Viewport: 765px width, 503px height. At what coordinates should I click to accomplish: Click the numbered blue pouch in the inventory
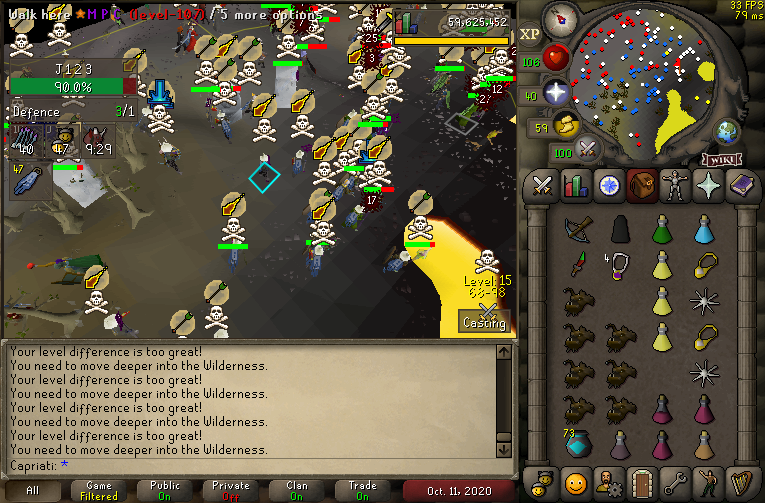point(577,443)
